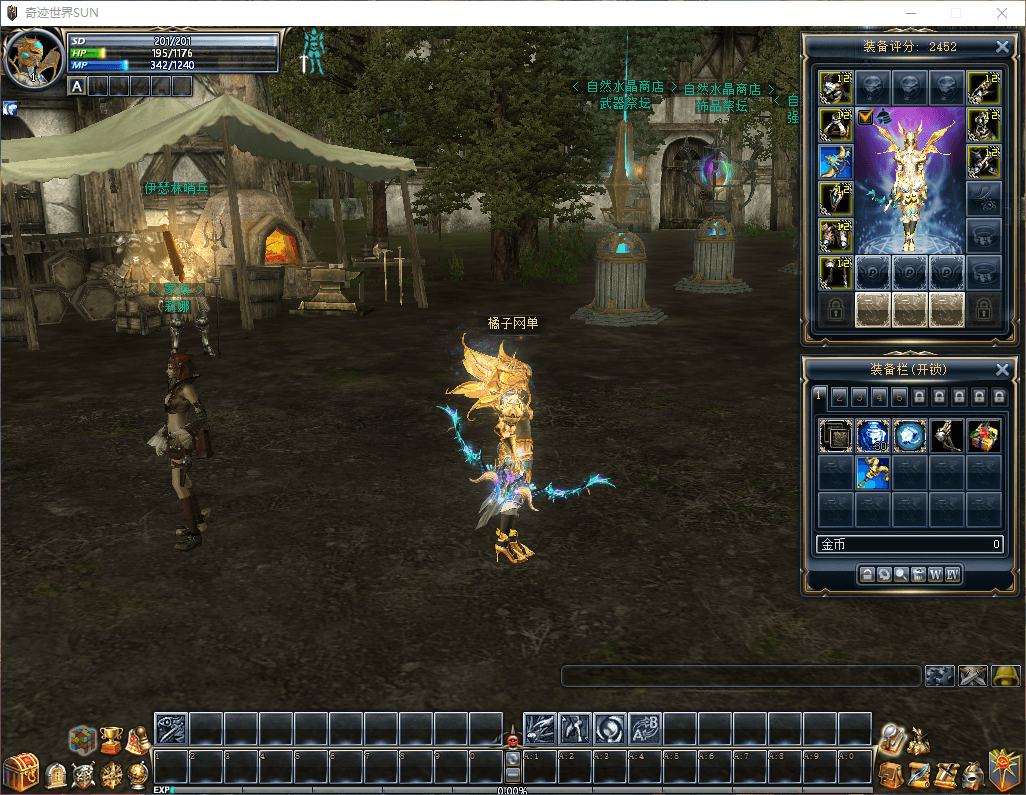Switch to inventory tab 2
The width and height of the screenshot is (1026, 795).
click(x=838, y=397)
